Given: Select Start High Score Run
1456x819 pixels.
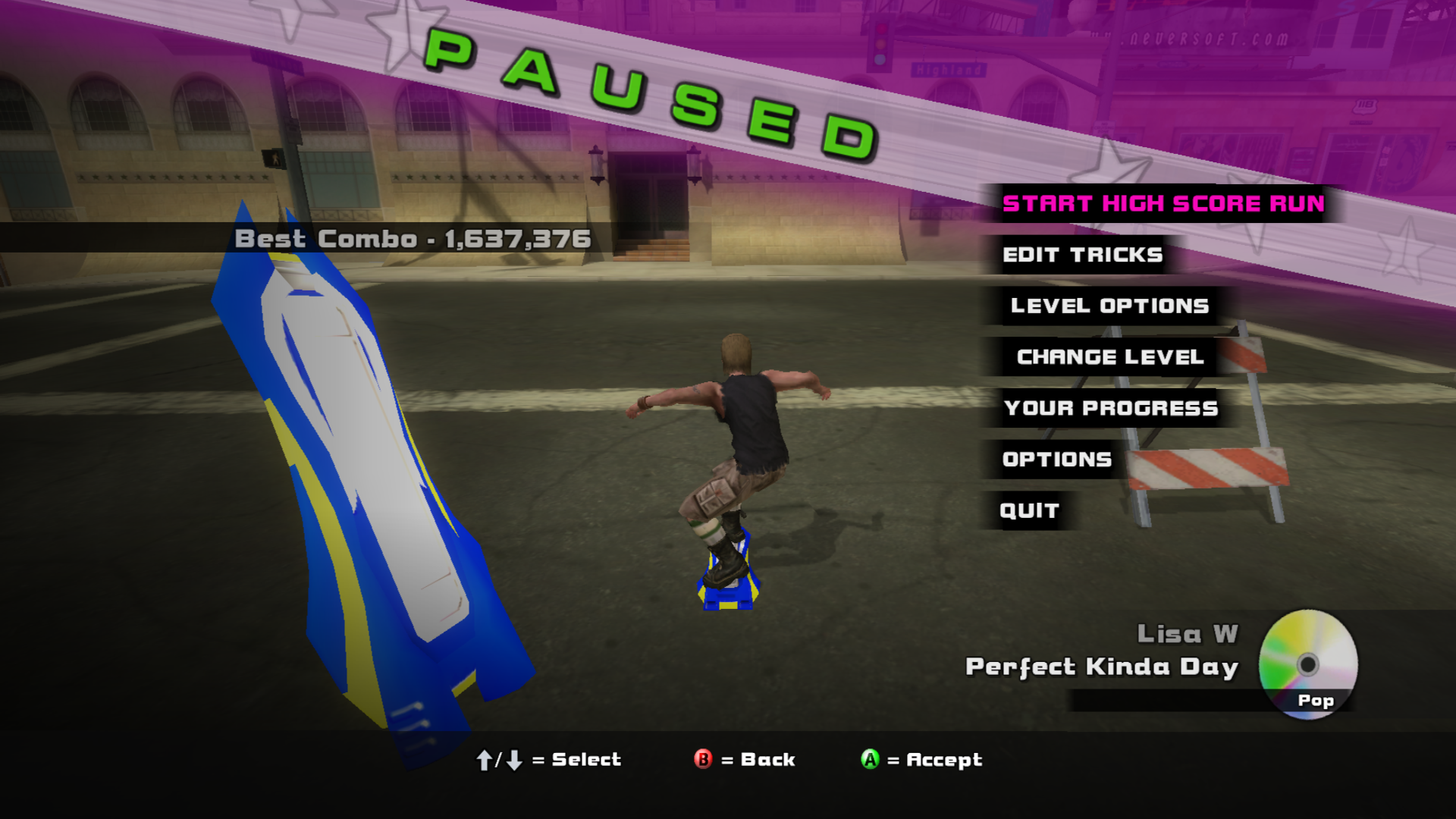Looking at the screenshot, I should pyautogui.click(x=1163, y=204).
